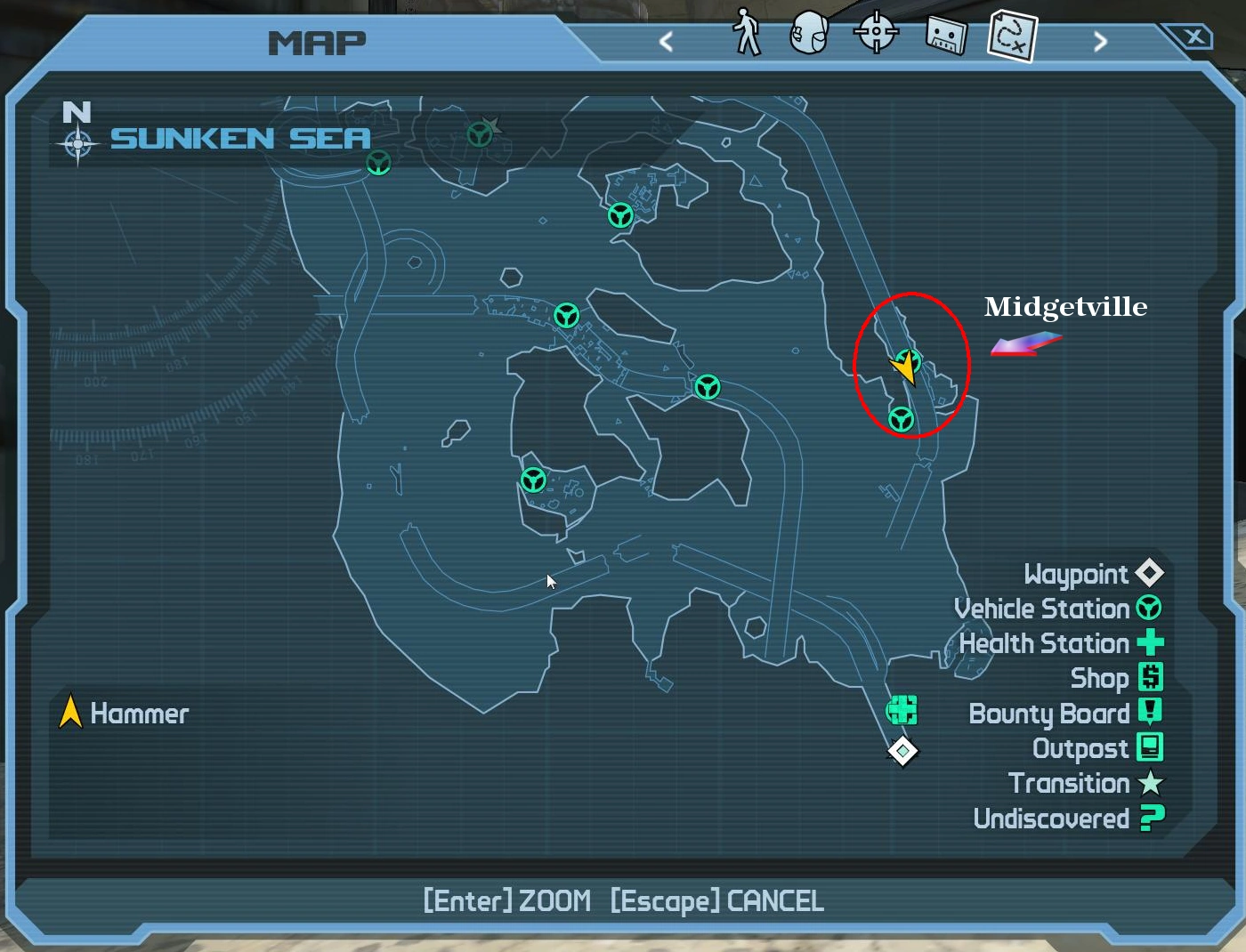Click the red arrow pointing at Midgetville
The height and width of the screenshot is (952, 1246).
pyautogui.click(x=1026, y=344)
